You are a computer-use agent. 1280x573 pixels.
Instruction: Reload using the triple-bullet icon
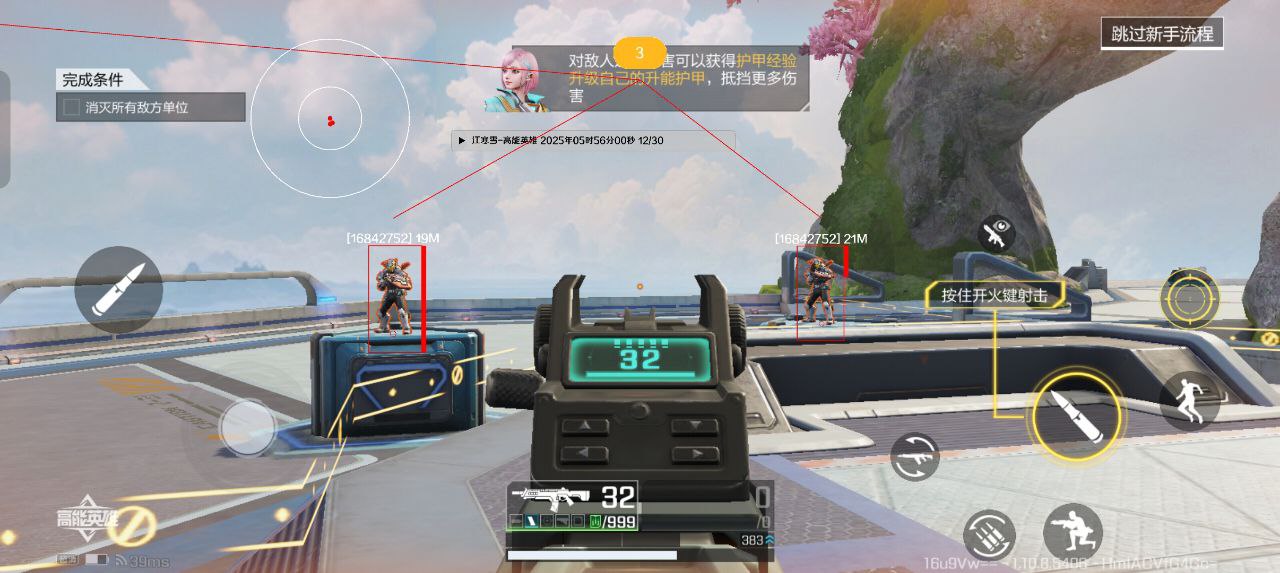990,534
